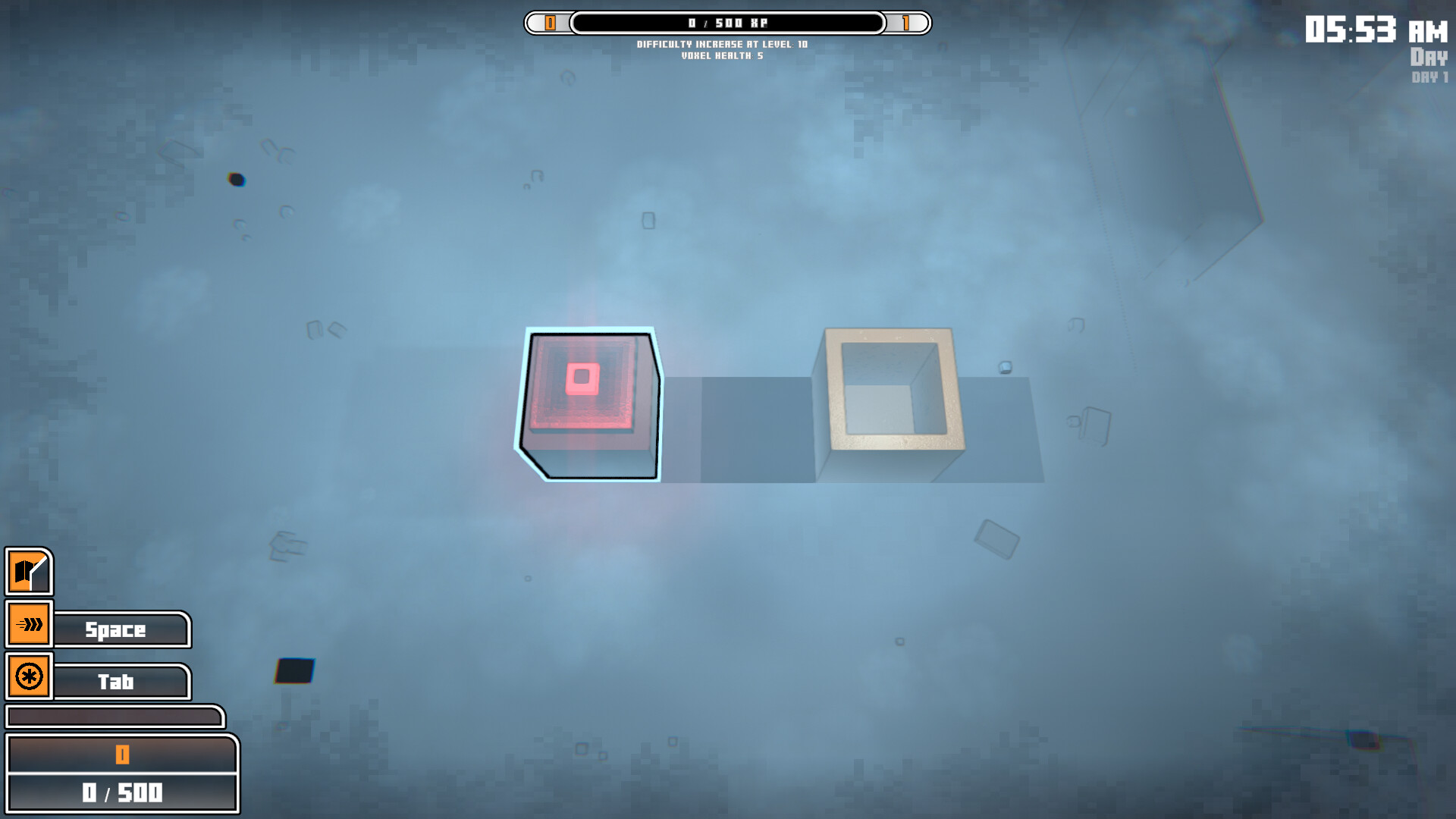
Task: Click the 0 / 500 XP progress bar
Action: click(726, 23)
